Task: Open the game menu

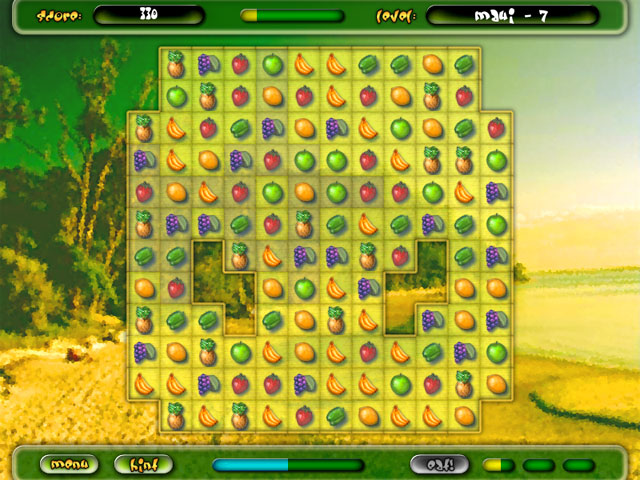Action: [x=69, y=464]
